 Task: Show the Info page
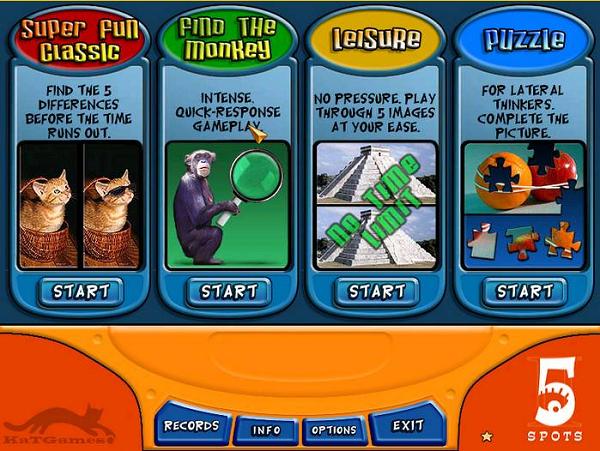pos(266,430)
